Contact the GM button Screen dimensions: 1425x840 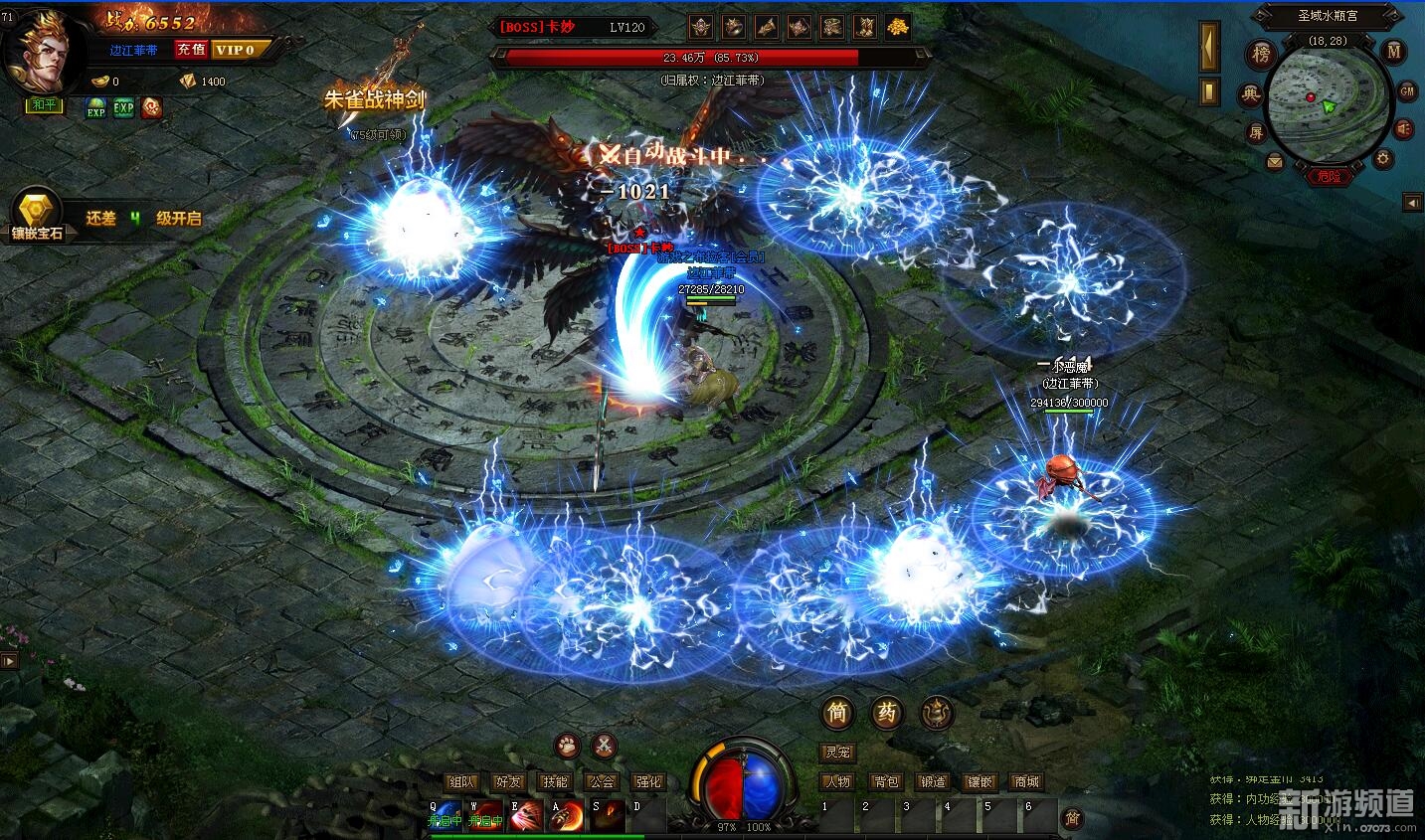[1407, 91]
